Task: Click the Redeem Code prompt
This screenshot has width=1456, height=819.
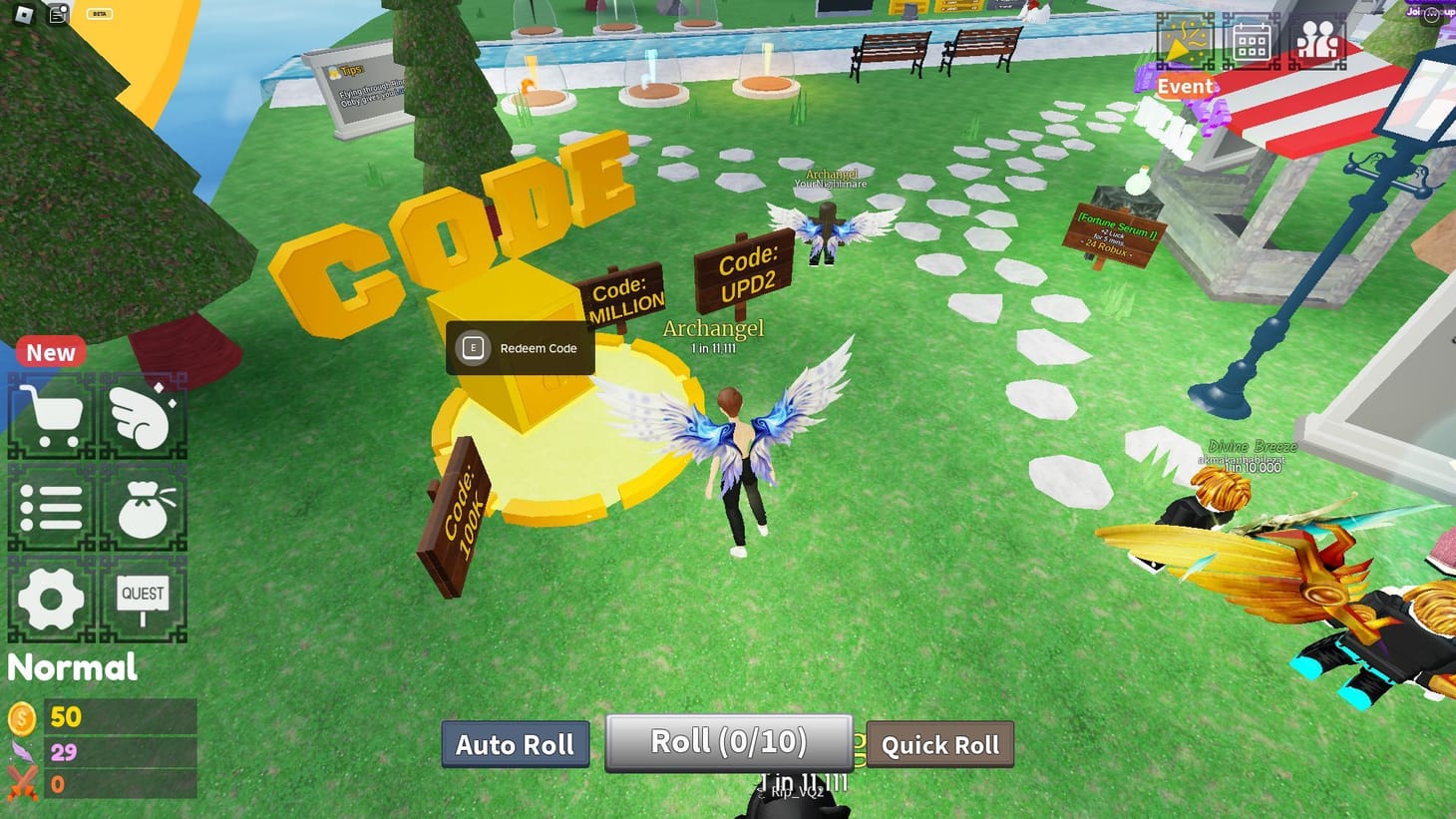Action: [519, 348]
